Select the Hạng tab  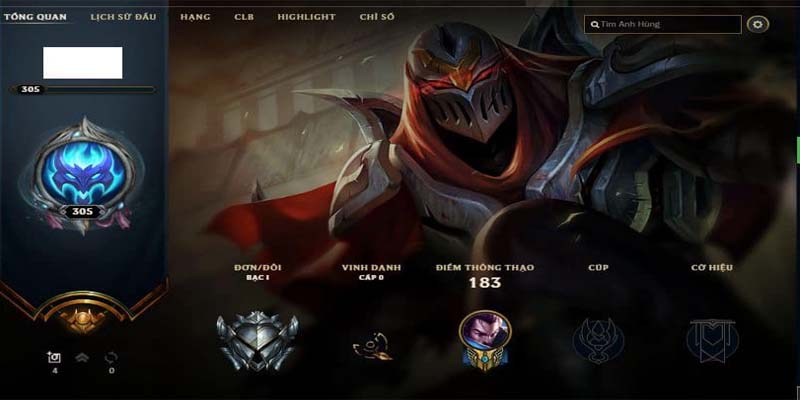[x=196, y=17]
